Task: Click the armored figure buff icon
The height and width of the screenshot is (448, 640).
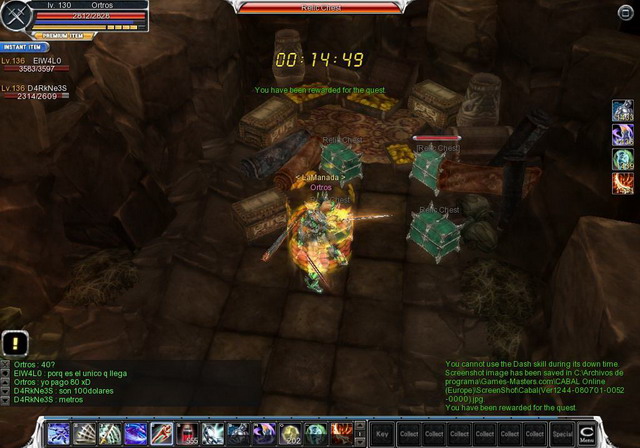Action: (623, 113)
